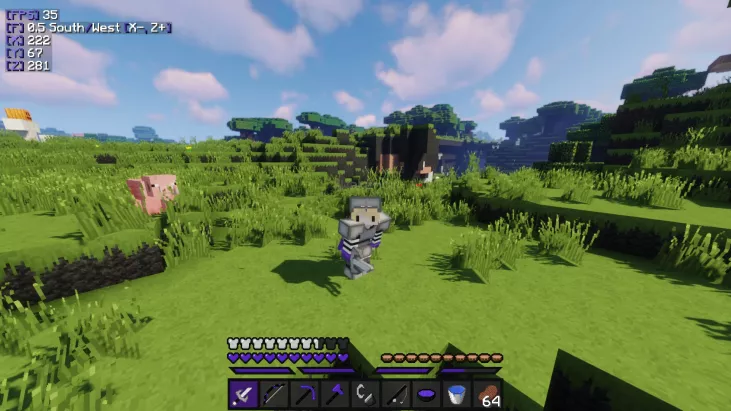Screen dimensions: 731x411
Task: Pick the flint and steel slot
Action: (x=365, y=394)
